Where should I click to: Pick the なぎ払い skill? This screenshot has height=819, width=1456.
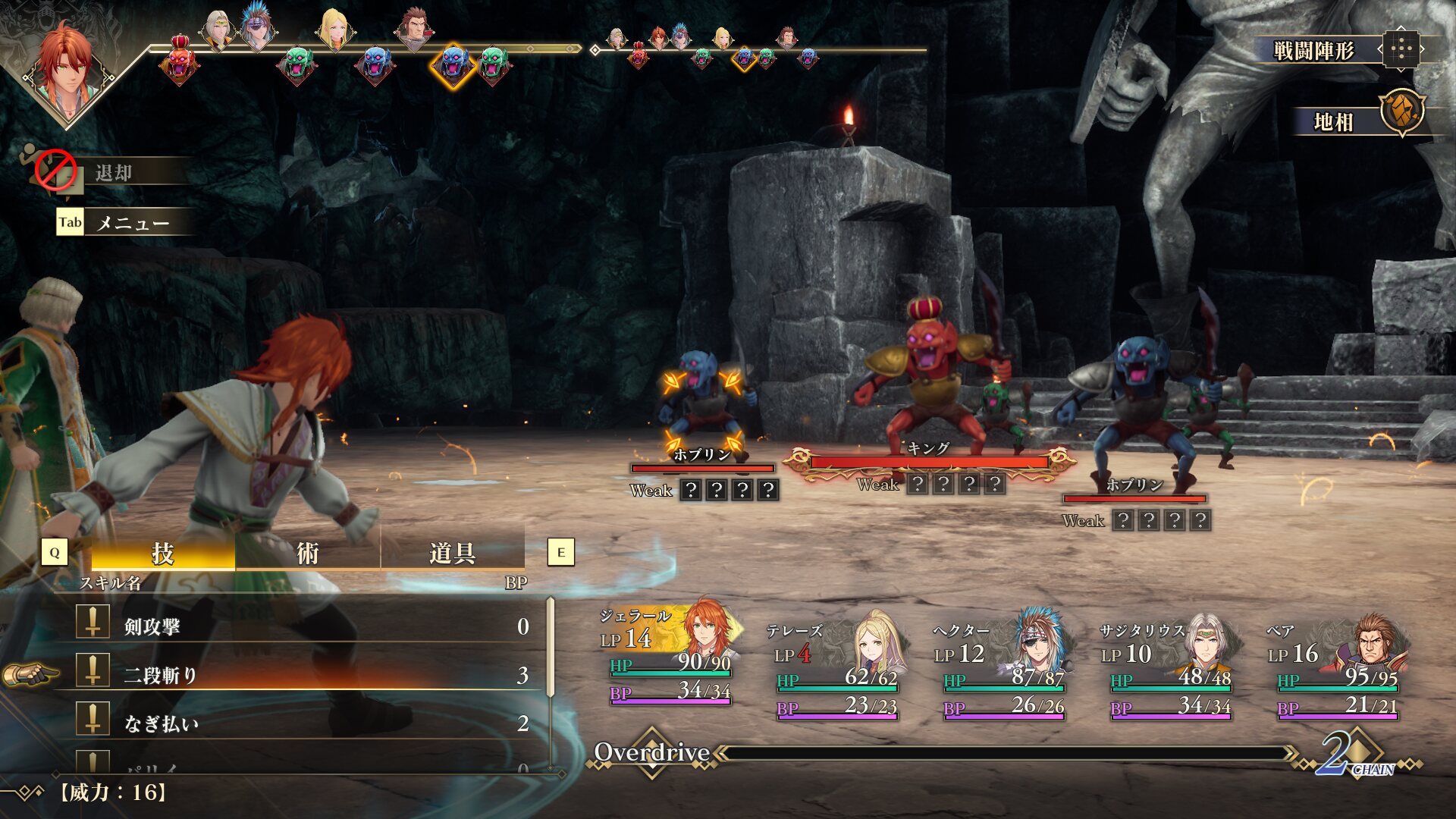pos(303,723)
